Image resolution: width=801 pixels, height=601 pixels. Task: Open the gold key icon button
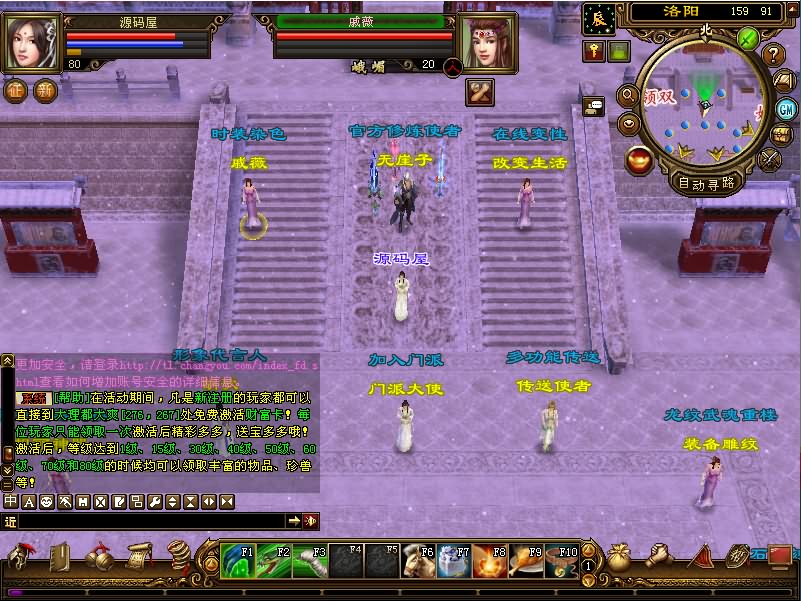point(594,52)
